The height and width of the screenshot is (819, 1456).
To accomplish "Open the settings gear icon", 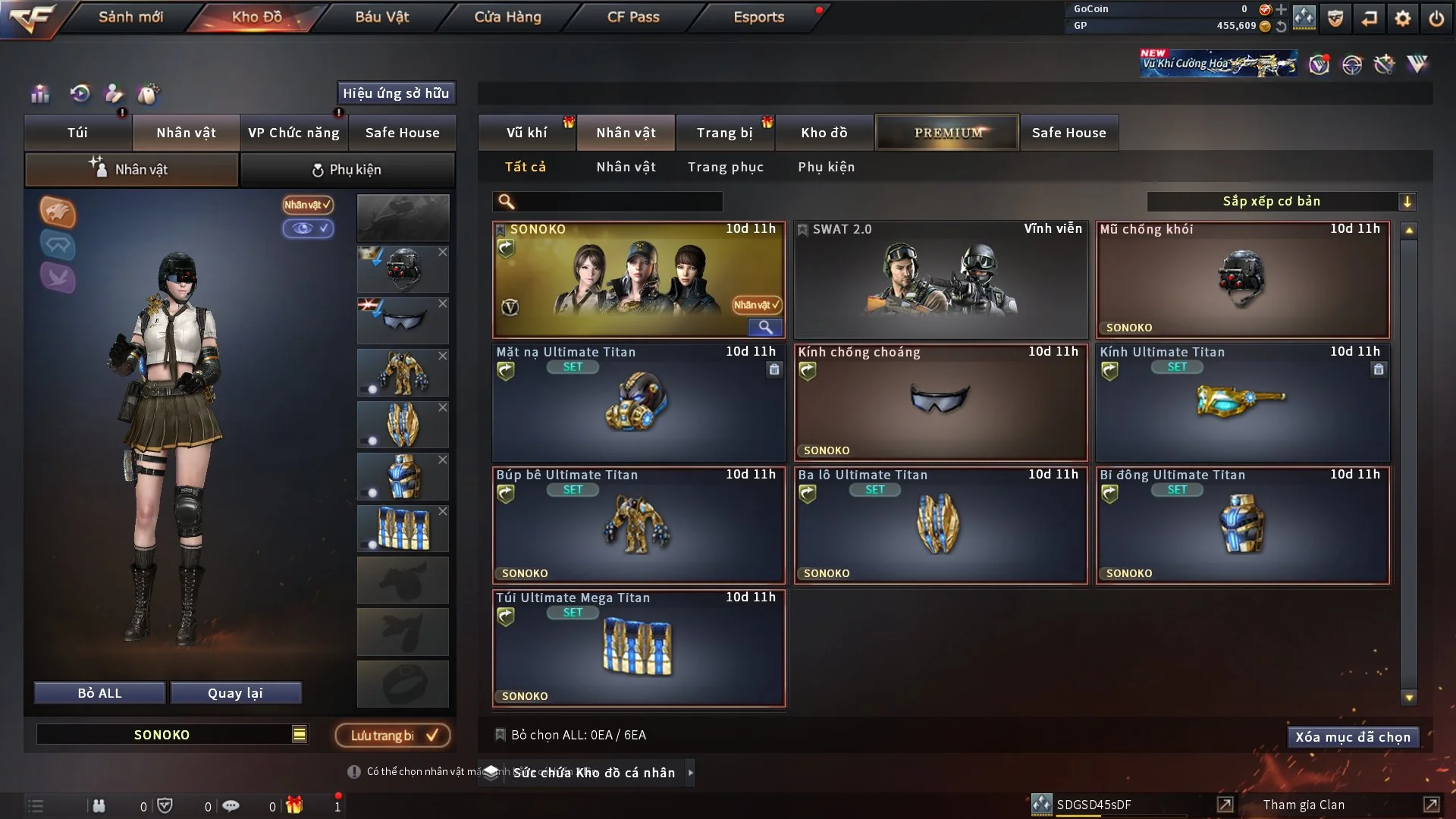I will click(x=1402, y=17).
